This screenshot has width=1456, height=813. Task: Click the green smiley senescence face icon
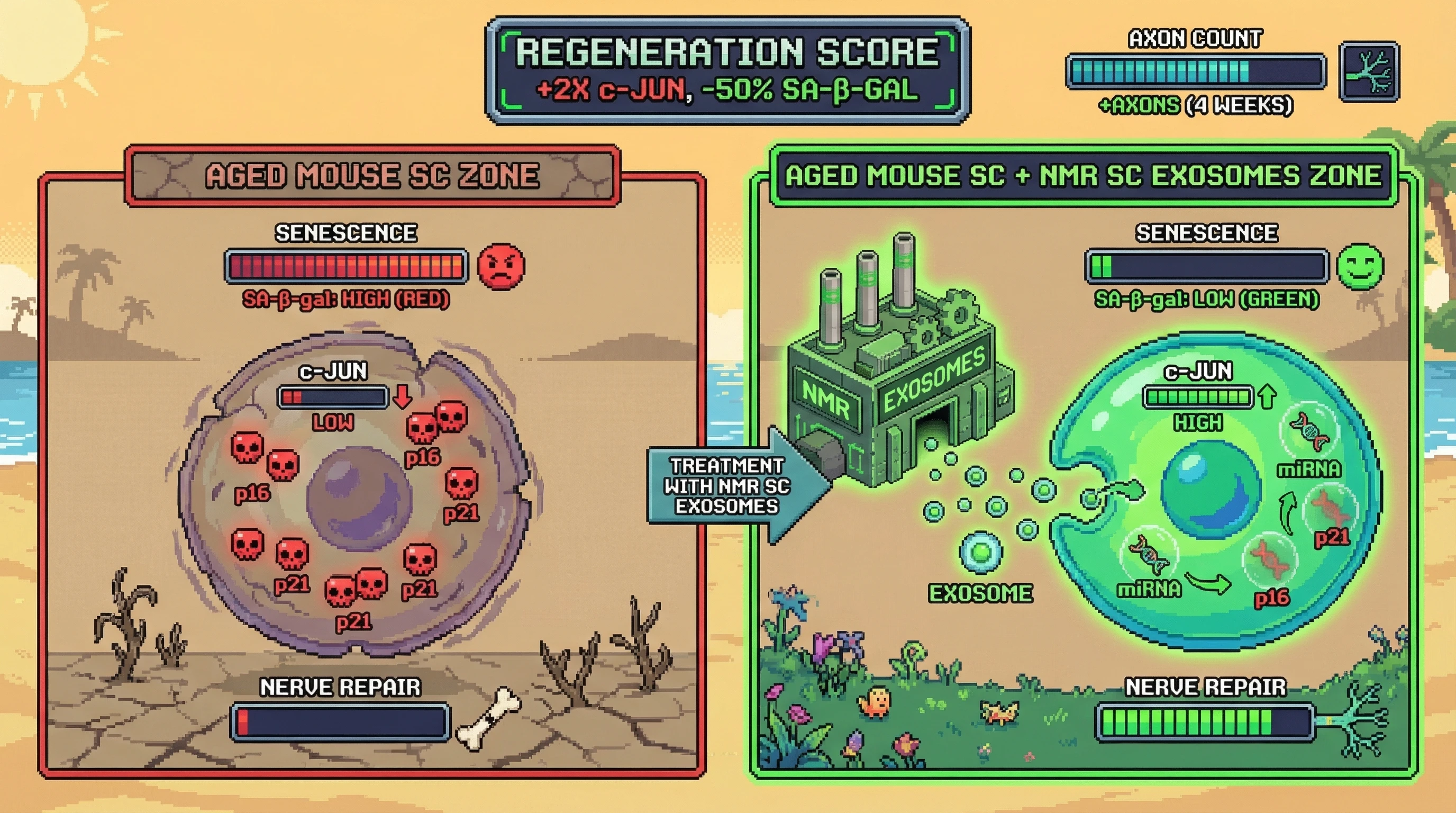click(1360, 266)
